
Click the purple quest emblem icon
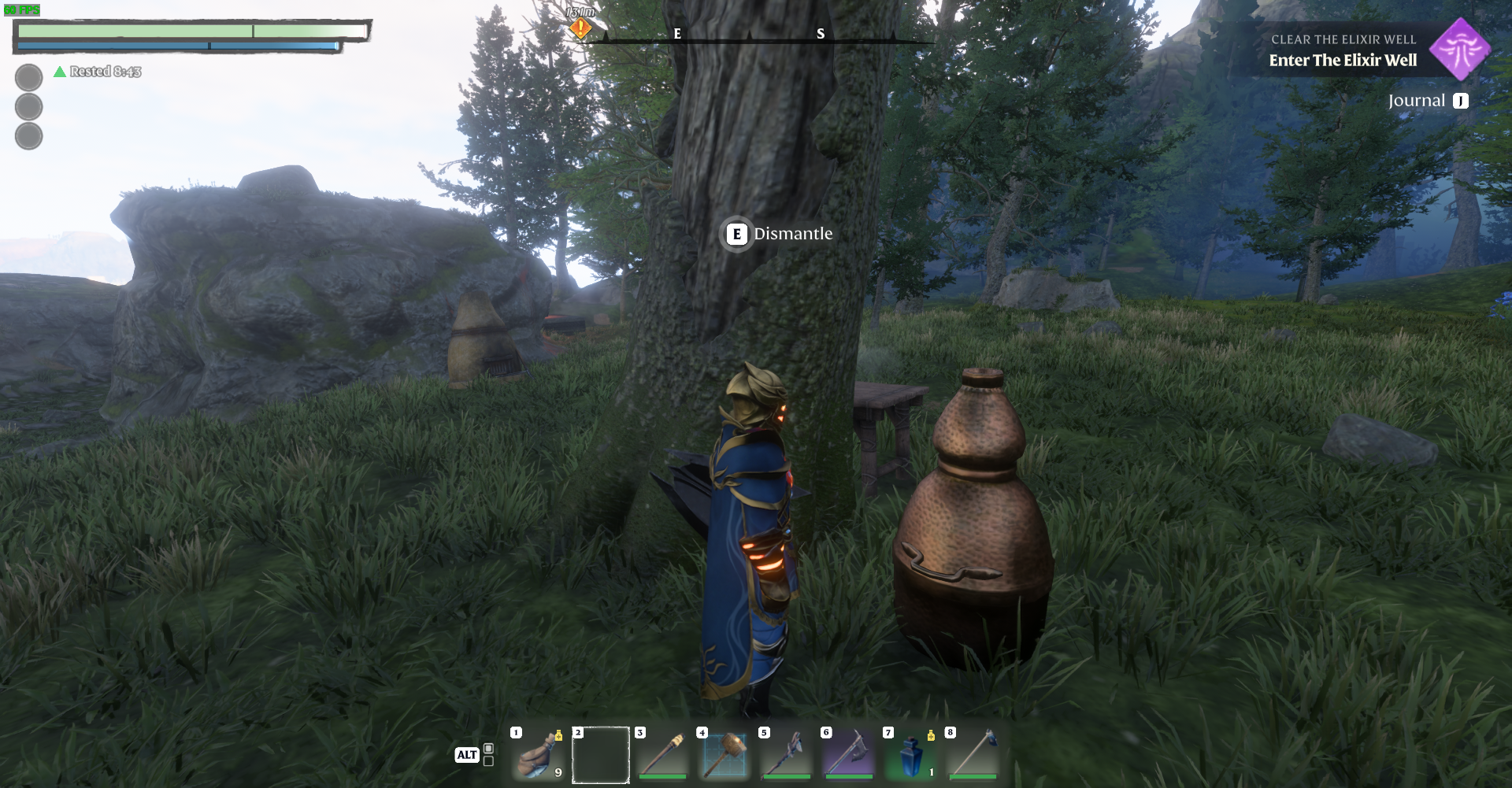point(1460,49)
